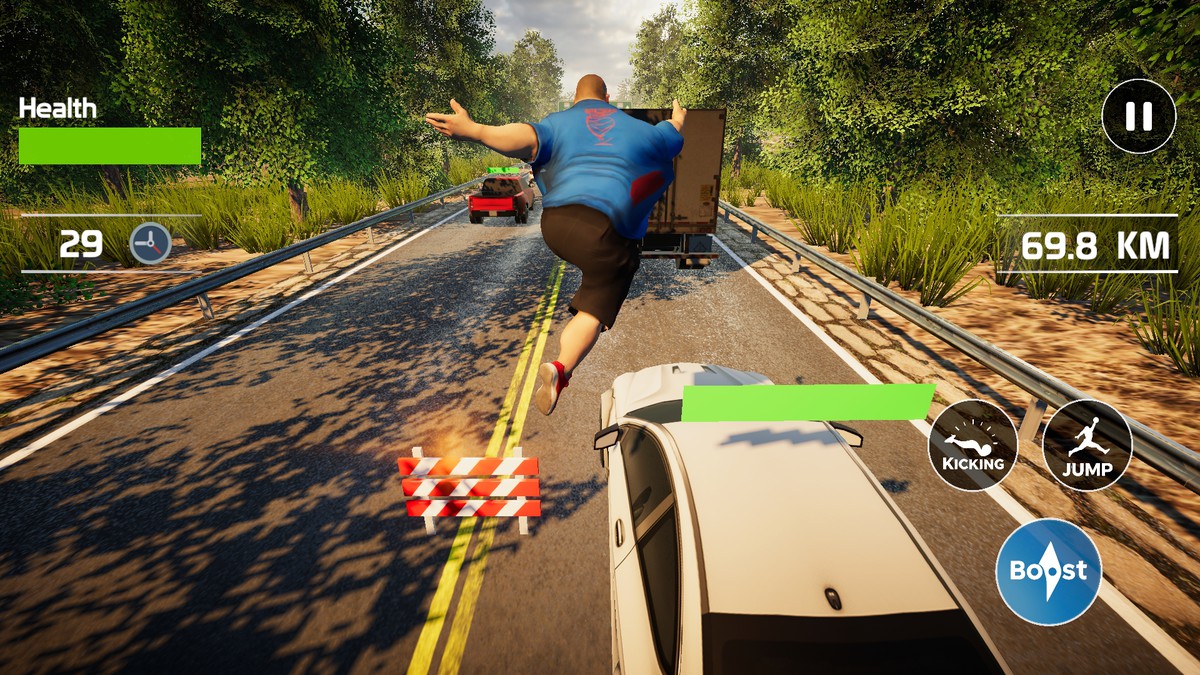Activate the blue Boost button

(x=1048, y=571)
